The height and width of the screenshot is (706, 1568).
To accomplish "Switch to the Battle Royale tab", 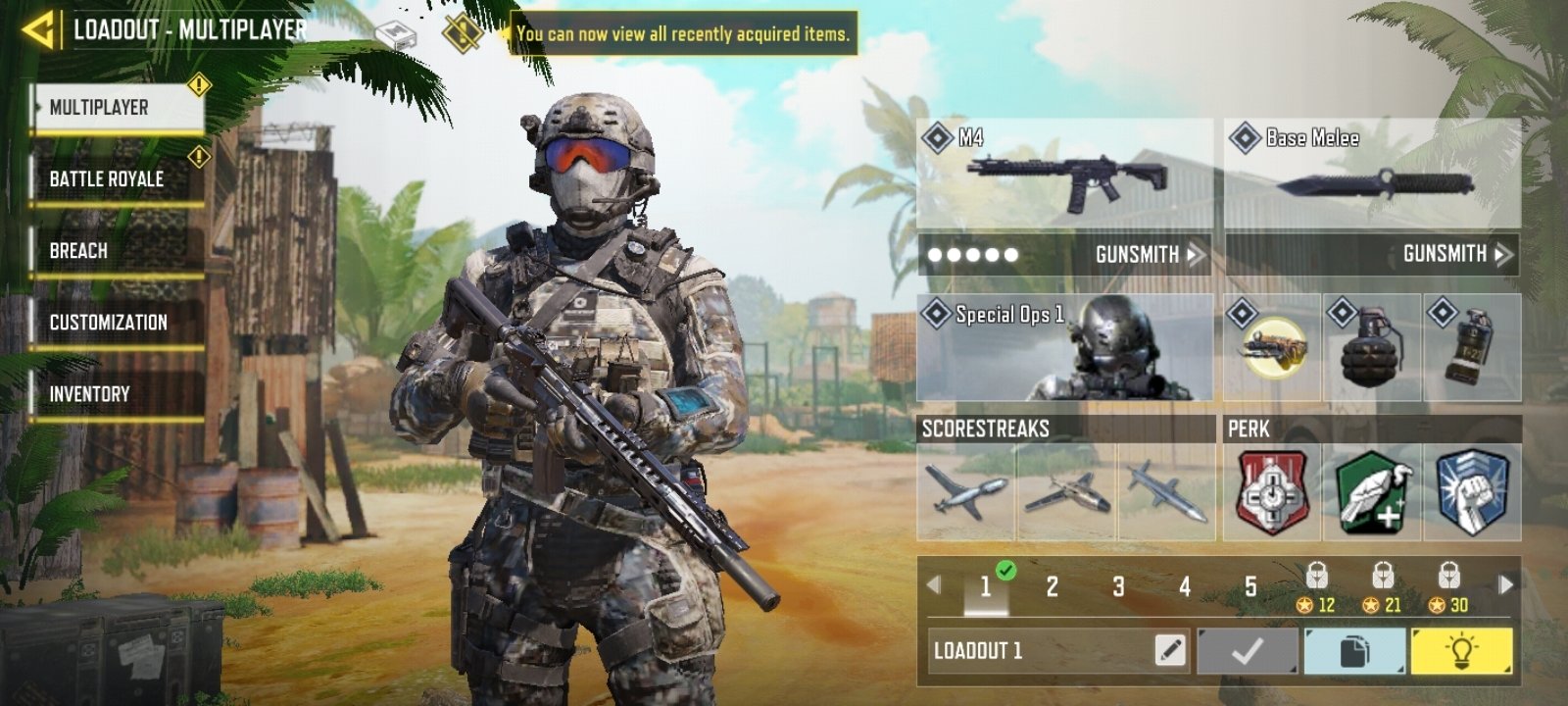I will click(x=106, y=178).
